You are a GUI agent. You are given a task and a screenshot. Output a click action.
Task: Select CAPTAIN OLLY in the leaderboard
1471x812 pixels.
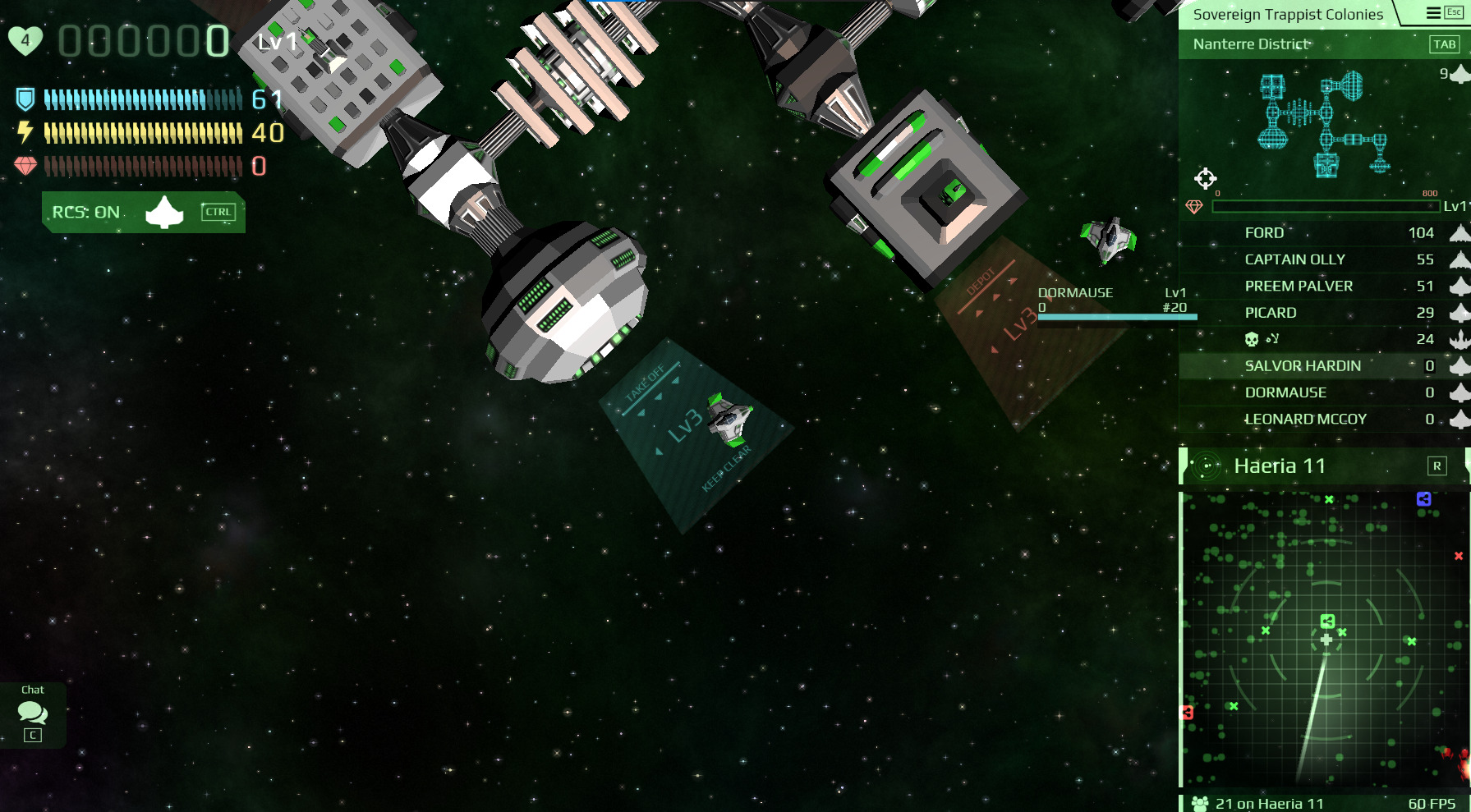[x=1324, y=259]
